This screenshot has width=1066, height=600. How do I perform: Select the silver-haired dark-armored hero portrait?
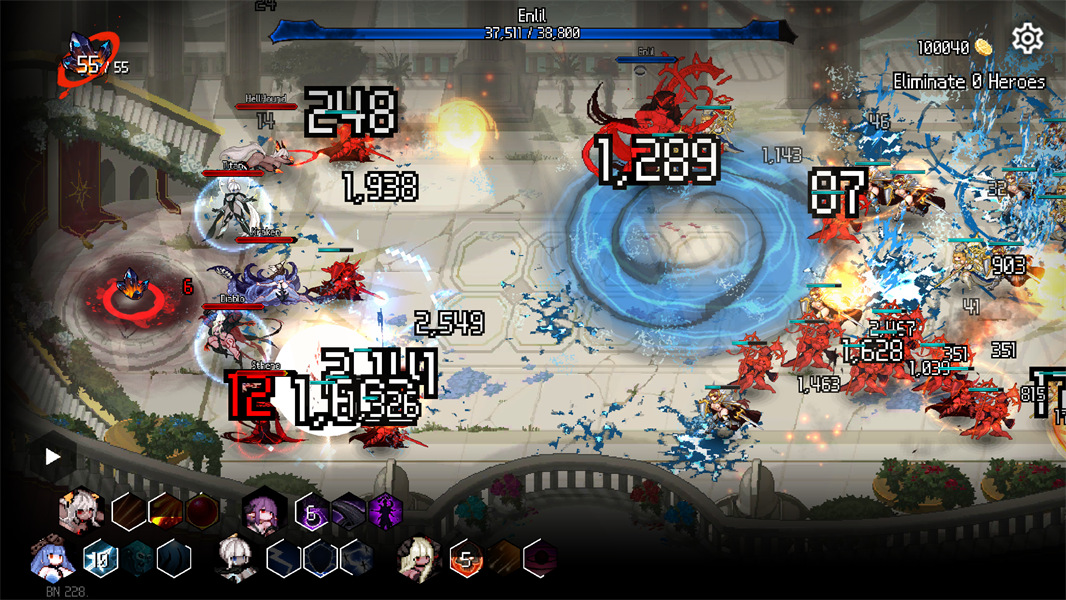pyautogui.click(x=238, y=557)
